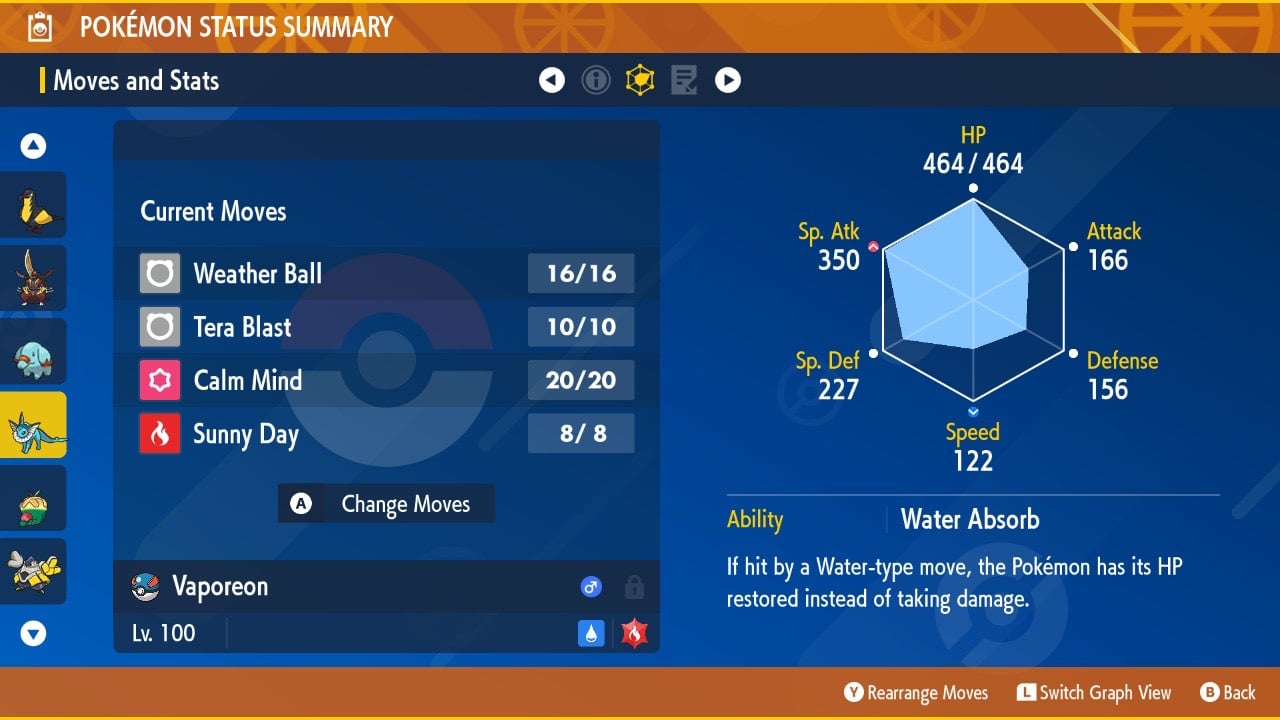Select the Water type icon on Vaporeon's row
1280x720 pixels.
(591, 633)
